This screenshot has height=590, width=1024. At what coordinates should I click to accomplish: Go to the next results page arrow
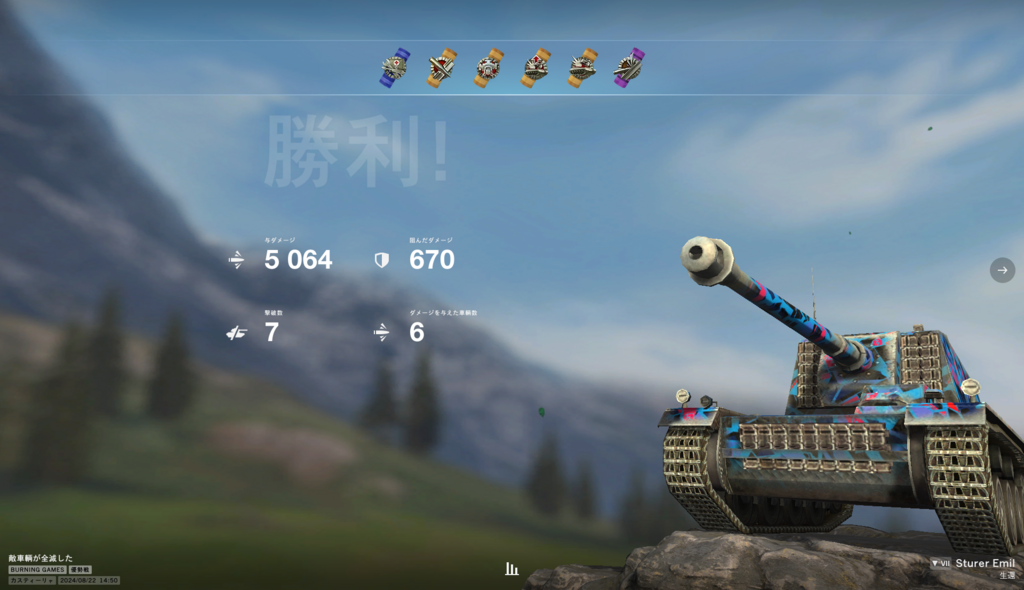pos(1002,270)
